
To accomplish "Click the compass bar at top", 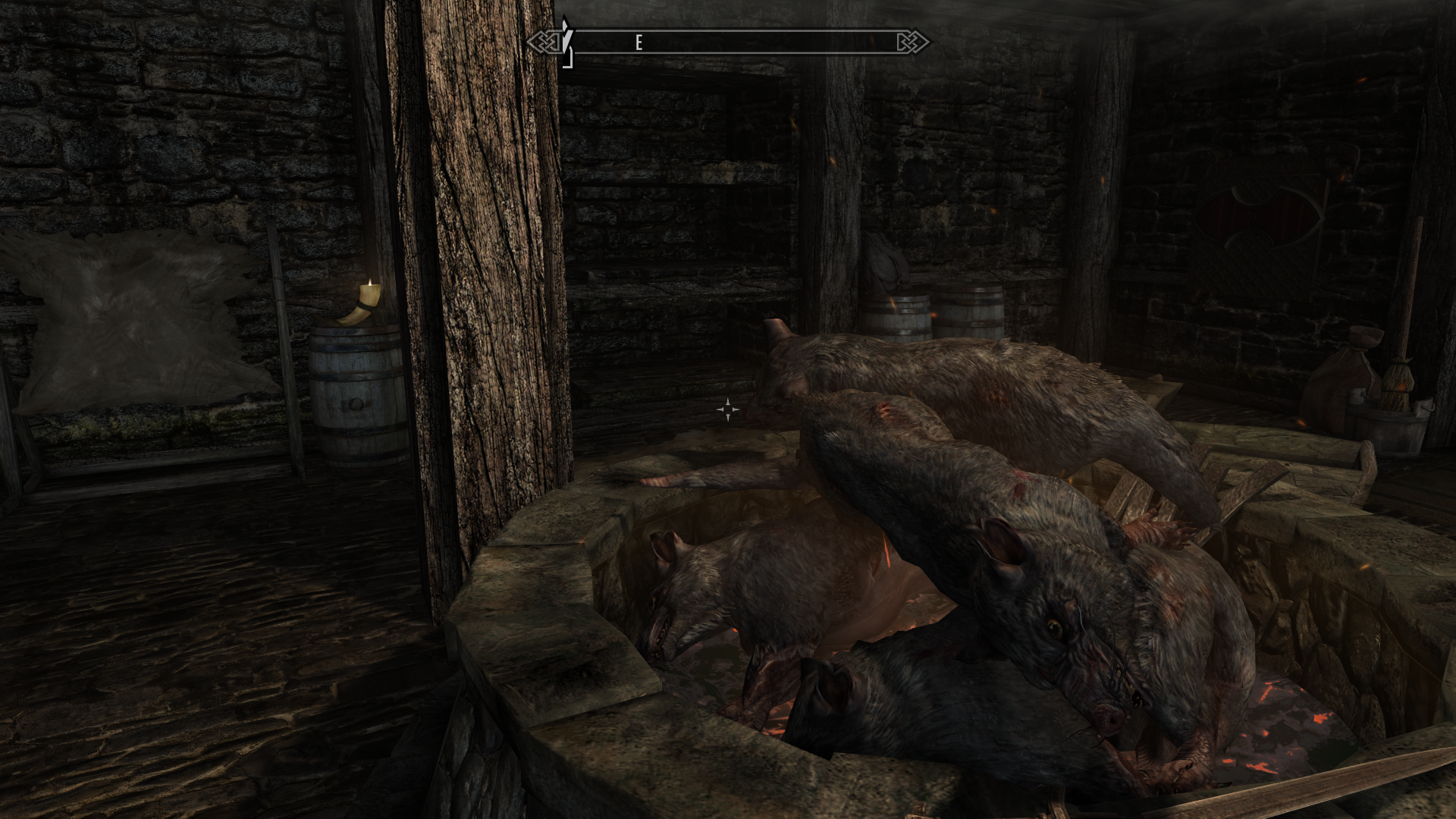I will pyautogui.click(x=728, y=42).
